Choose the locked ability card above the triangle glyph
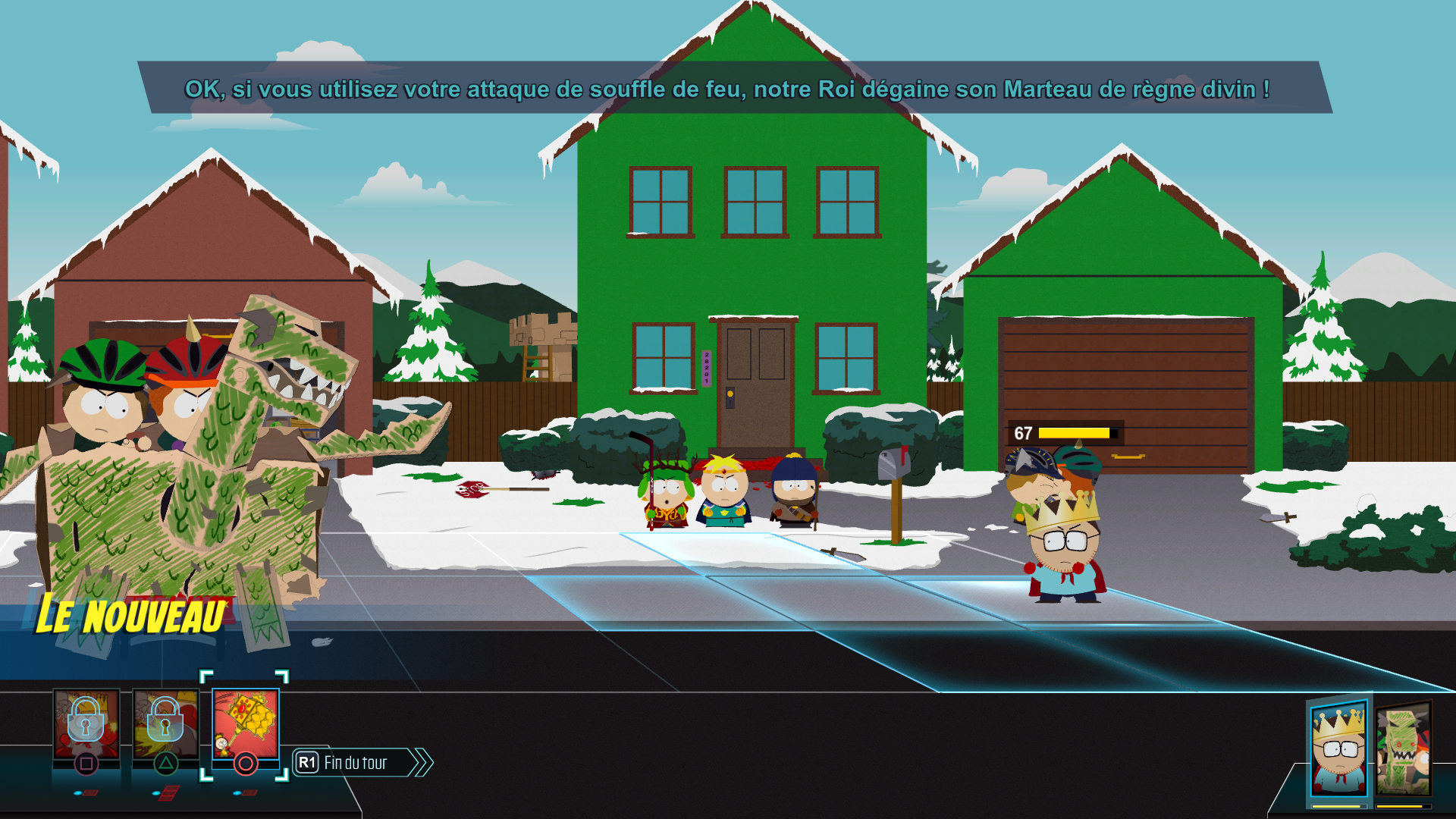 (165, 724)
